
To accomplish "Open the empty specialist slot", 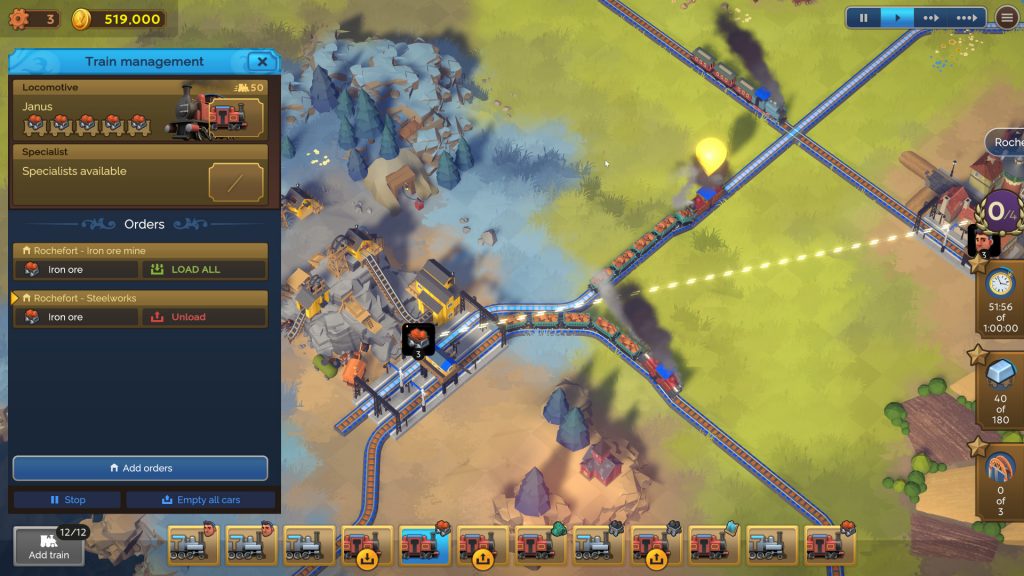I will pyautogui.click(x=236, y=182).
